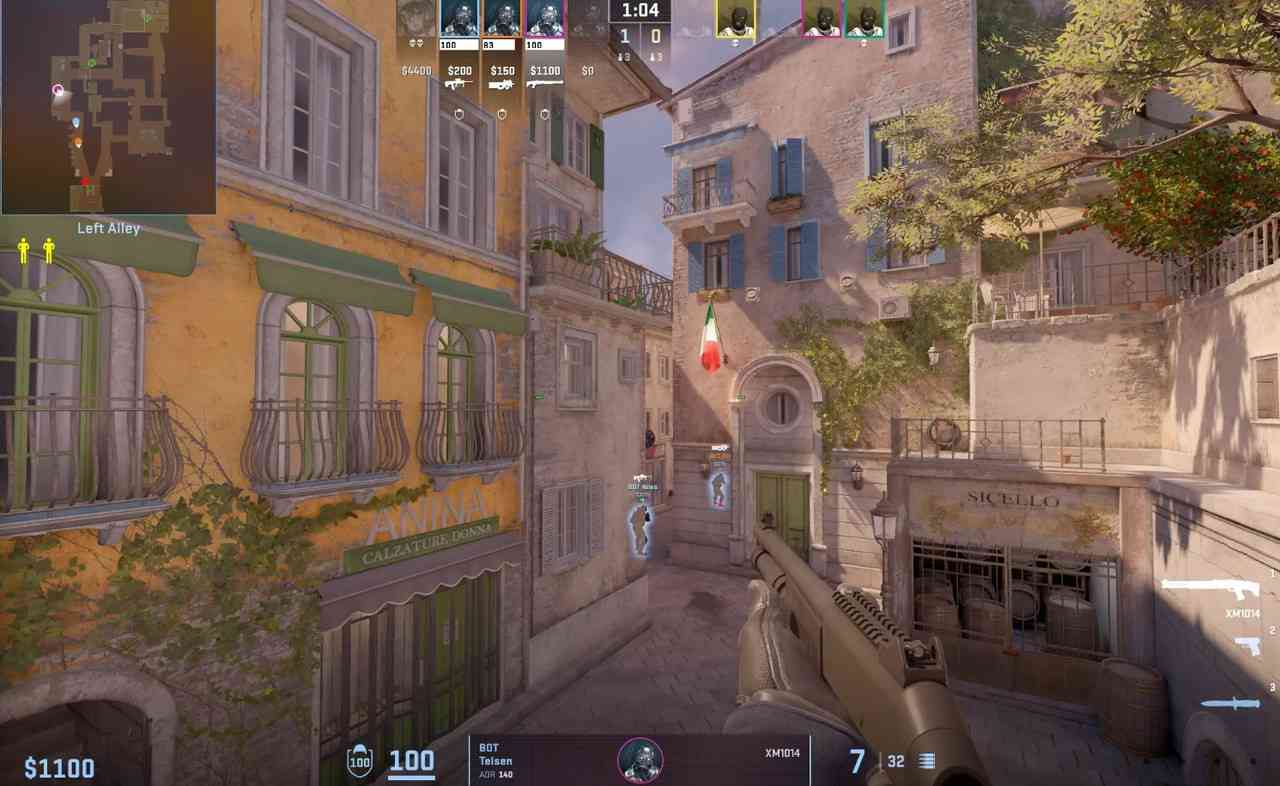
Task: Switch to the pistol weapon slot
Action: tap(1246, 645)
